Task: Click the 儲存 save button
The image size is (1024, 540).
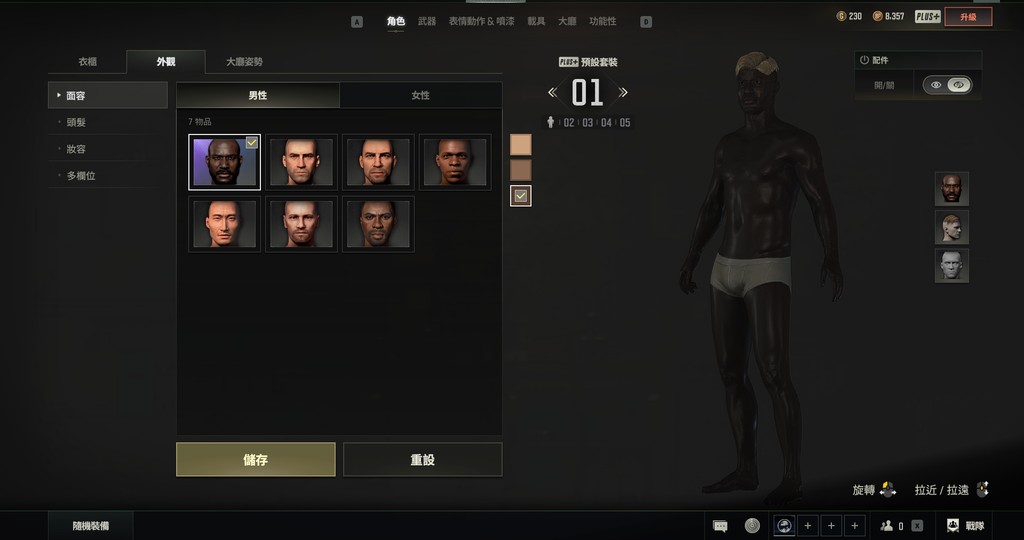Action: point(255,460)
